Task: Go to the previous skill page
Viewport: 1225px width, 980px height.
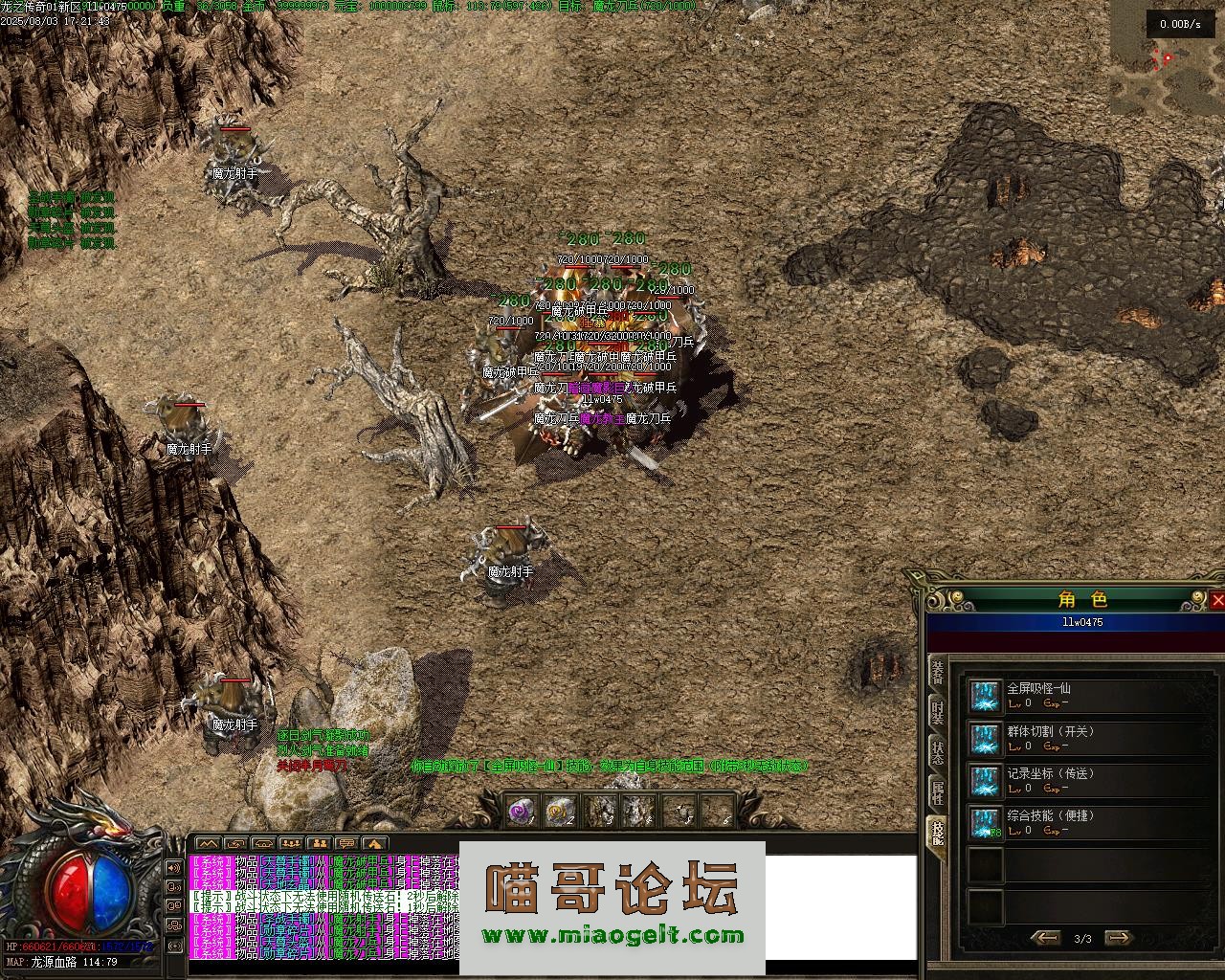Action: (x=1045, y=938)
